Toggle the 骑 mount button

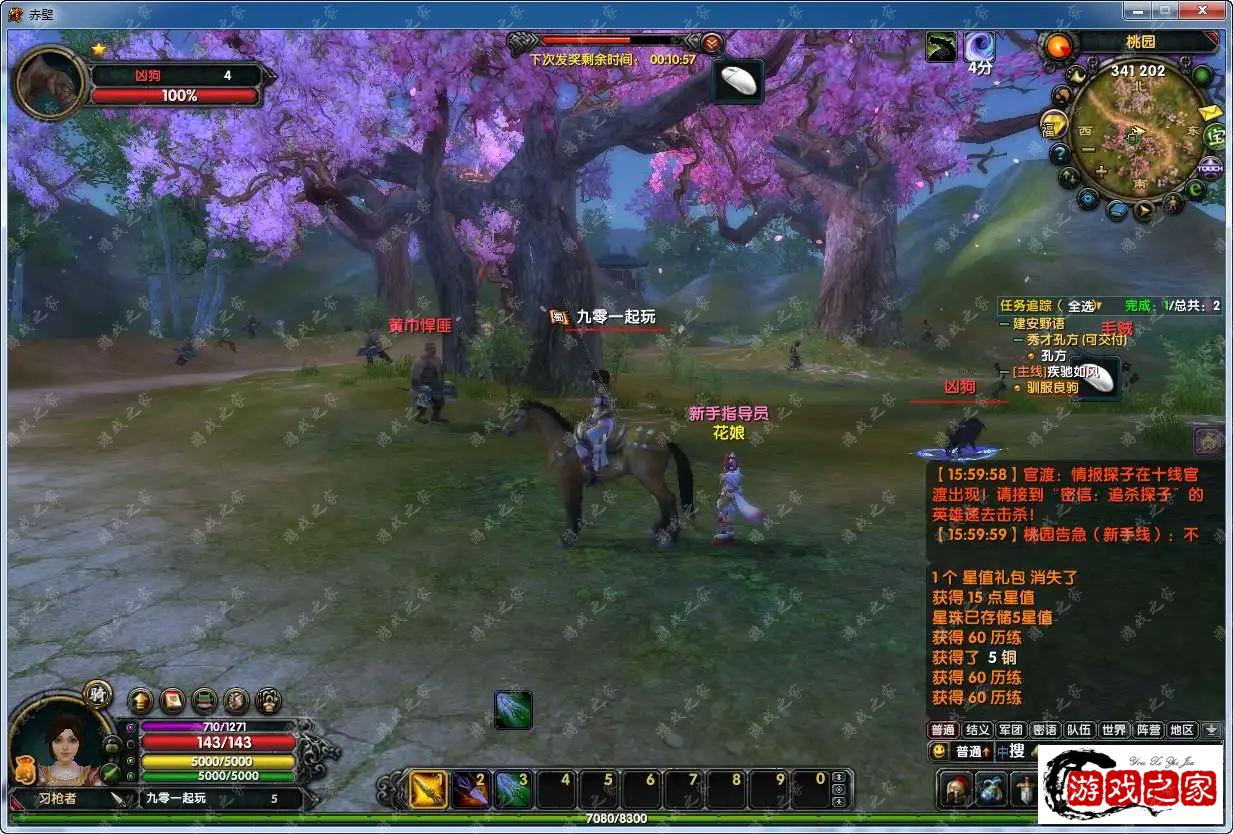pos(97,693)
